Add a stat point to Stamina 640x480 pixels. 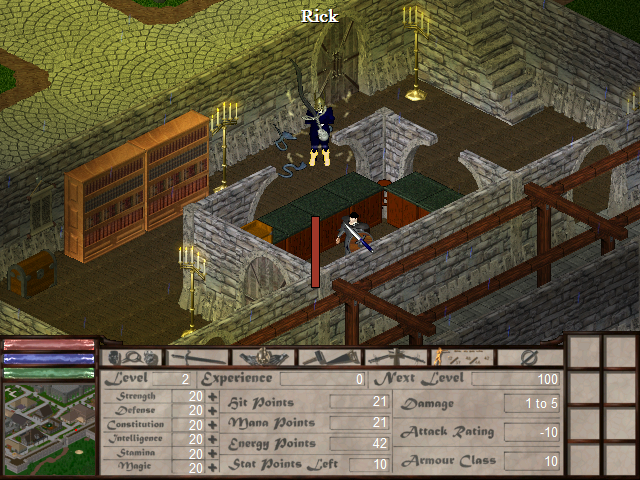212,453
